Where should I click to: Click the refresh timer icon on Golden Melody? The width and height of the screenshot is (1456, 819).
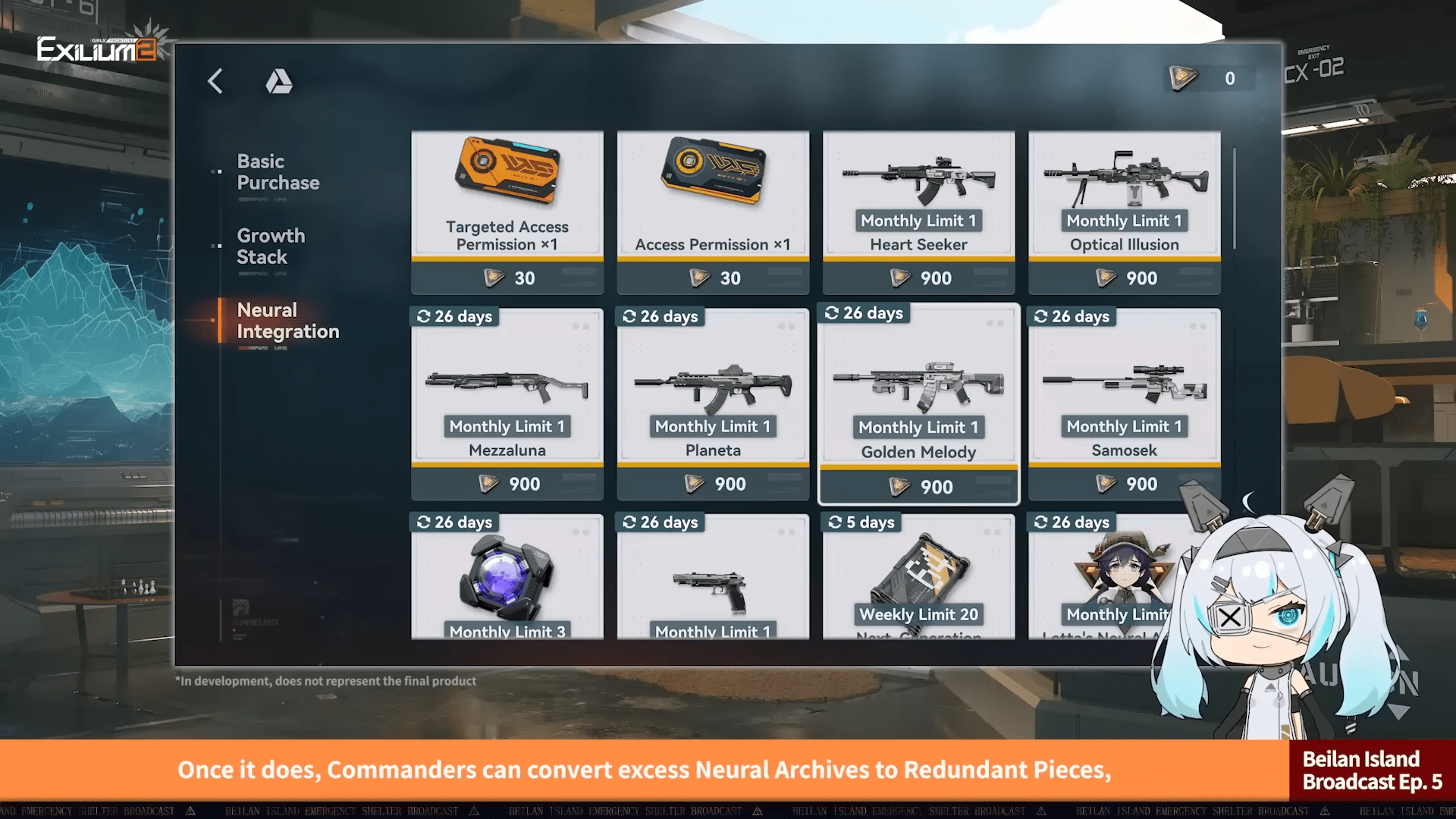(833, 312)
